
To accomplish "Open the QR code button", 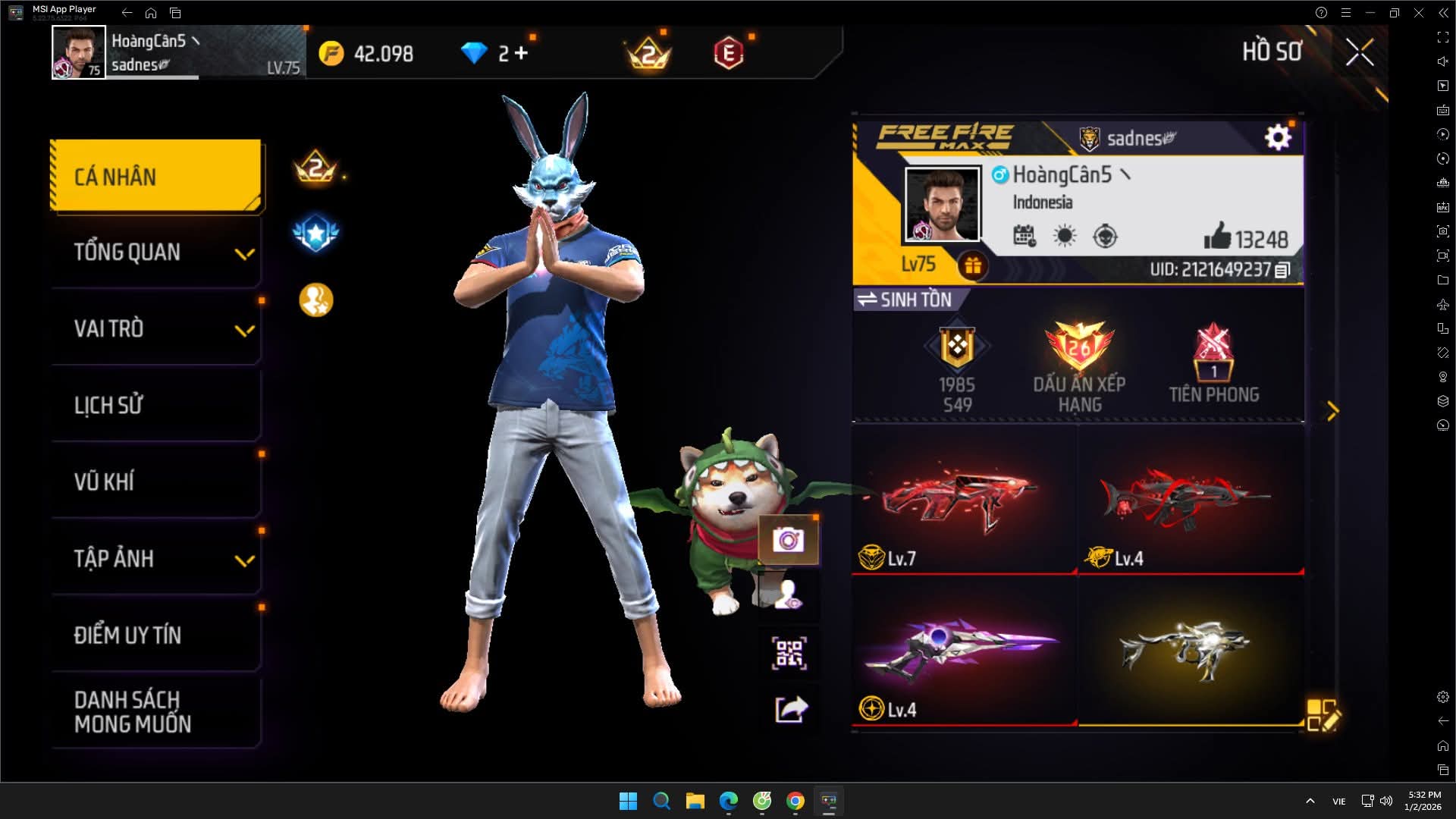I will click(789, 654).
